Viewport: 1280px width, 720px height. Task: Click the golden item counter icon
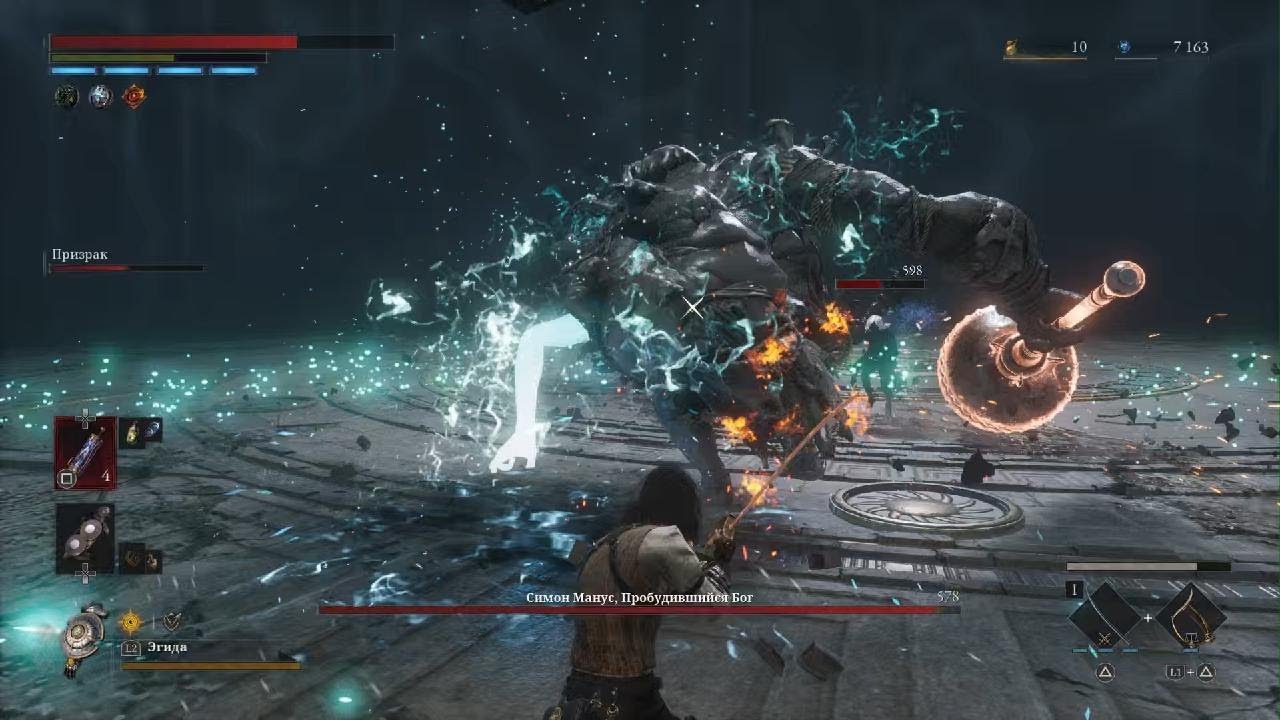click(1012, 47)
